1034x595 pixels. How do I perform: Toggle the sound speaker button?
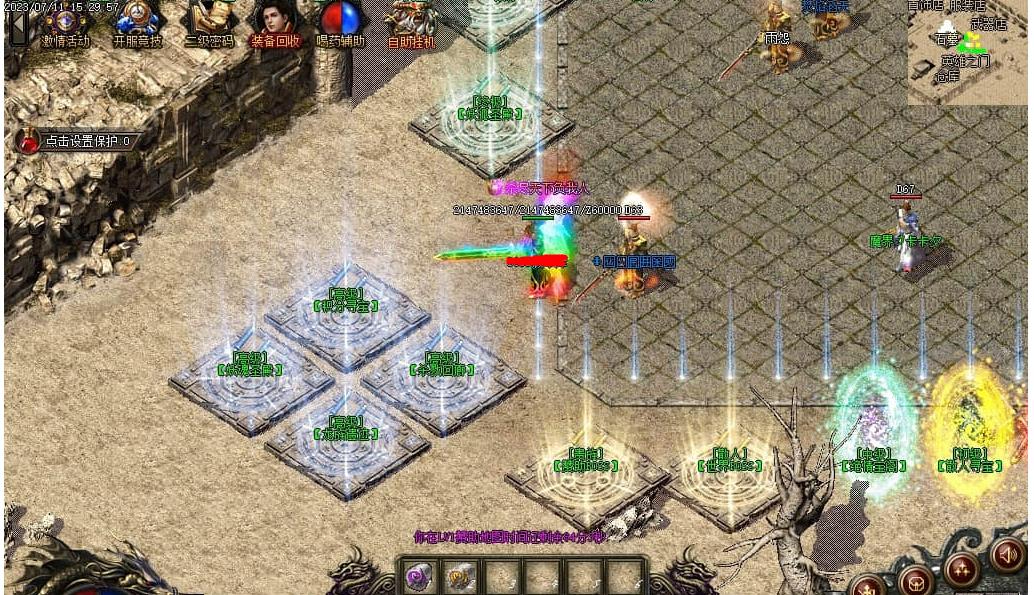pyautogui.click(x=1007, y=556)
